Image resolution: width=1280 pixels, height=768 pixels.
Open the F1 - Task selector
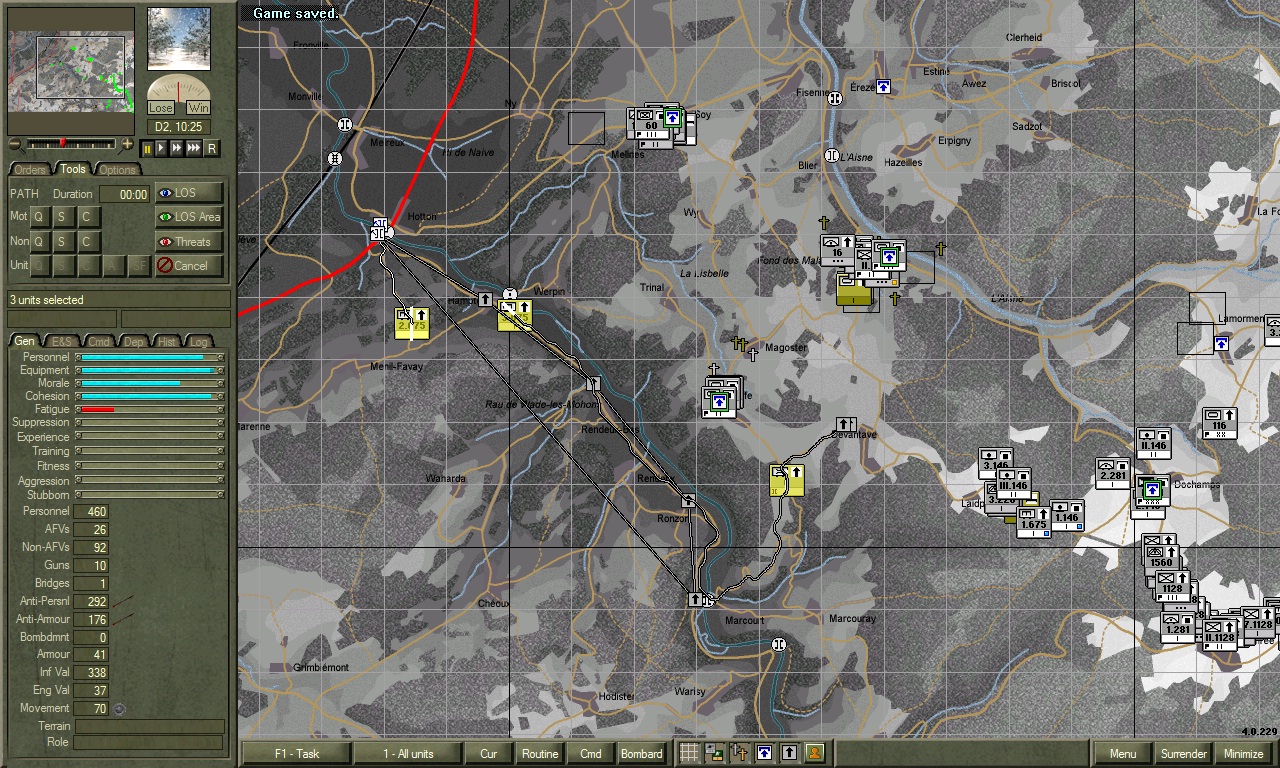296,754
